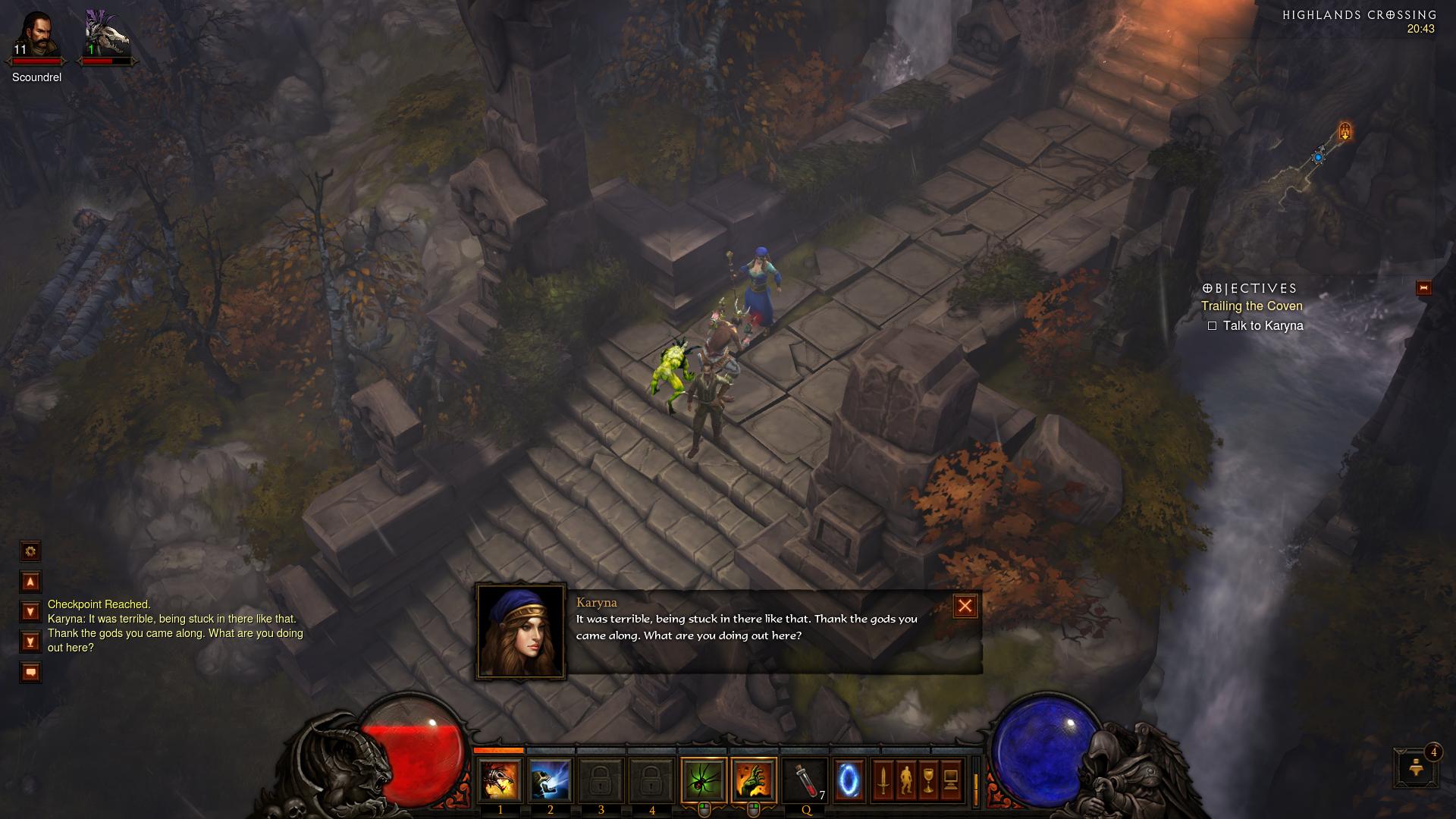The height and width of the screenshot is (819, 1456).
Task: Open the game menu computer icon
Action: coord(951,780)
